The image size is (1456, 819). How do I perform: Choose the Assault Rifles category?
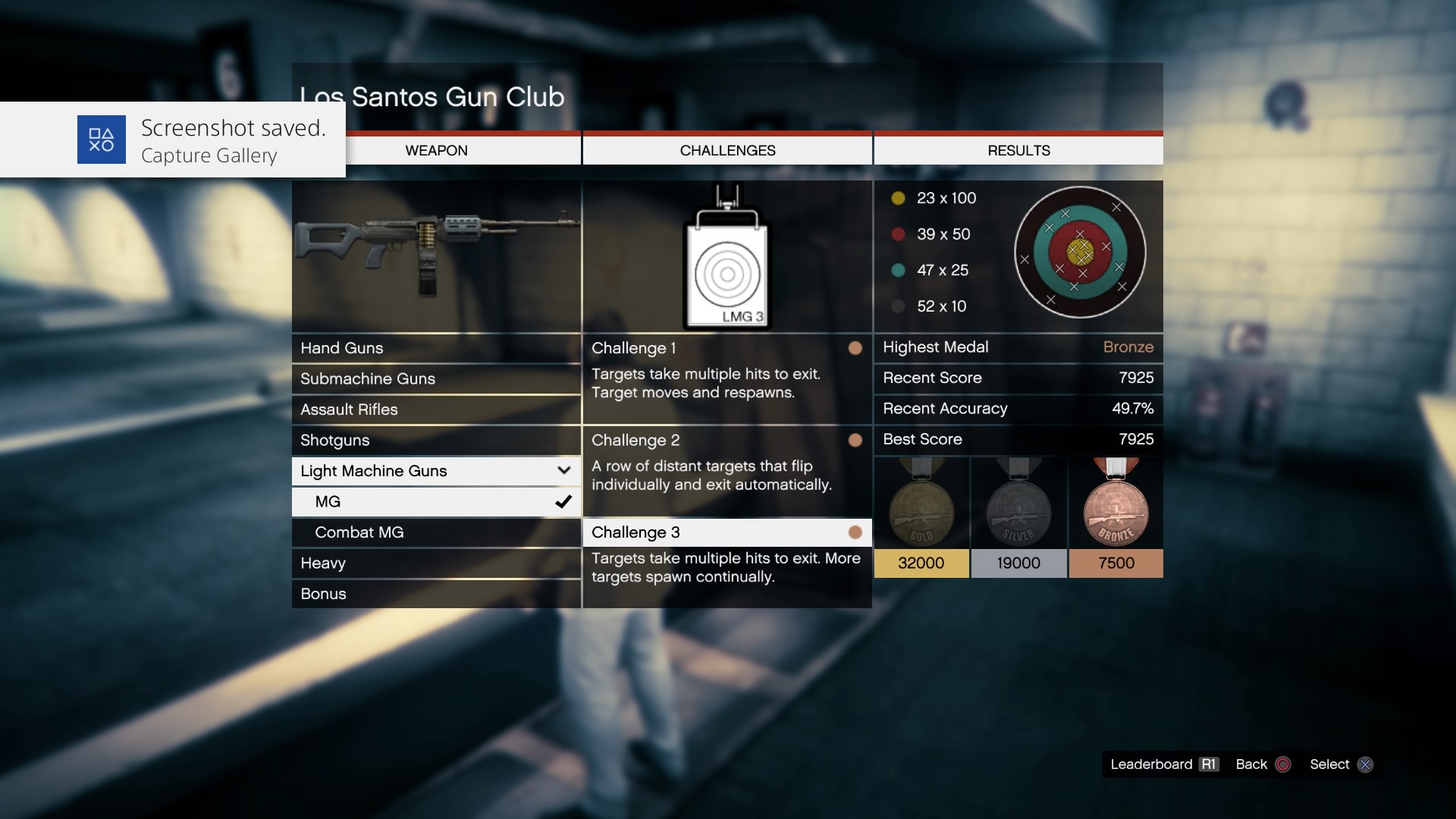[x=435, y=409]
